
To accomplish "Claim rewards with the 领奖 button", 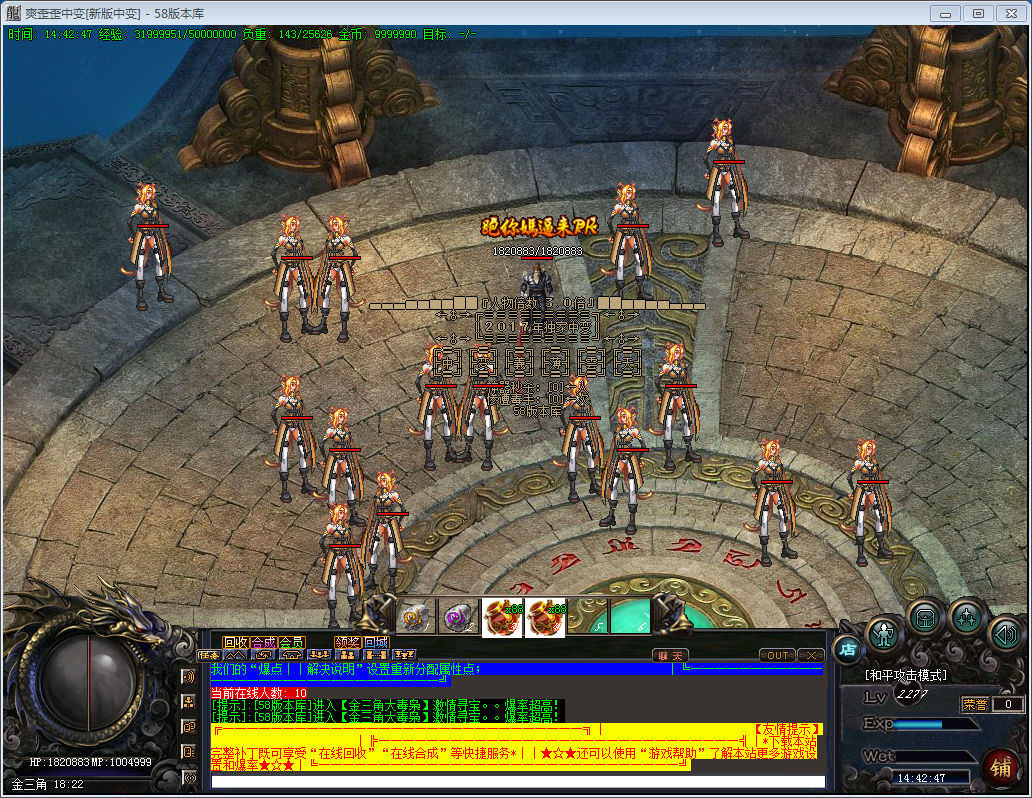I will (x=347, y=642).
